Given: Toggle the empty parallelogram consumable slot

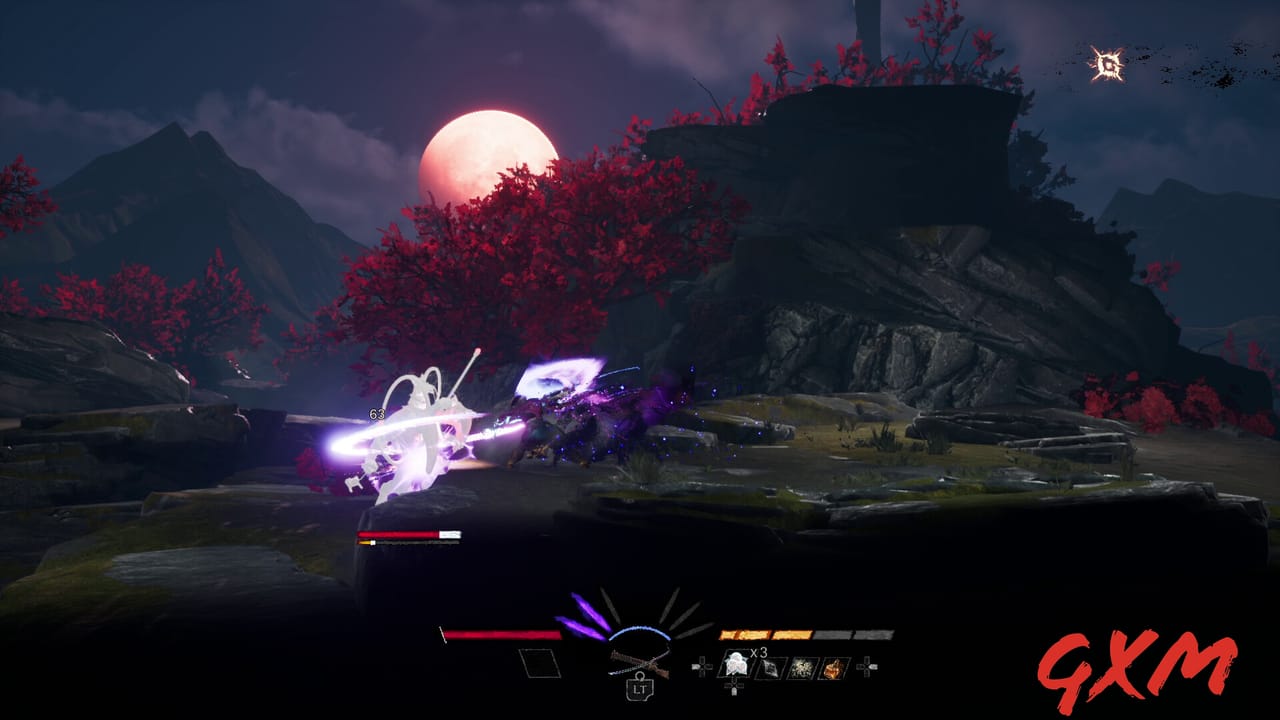Looking at the screenshot, I should pos(537,662).
